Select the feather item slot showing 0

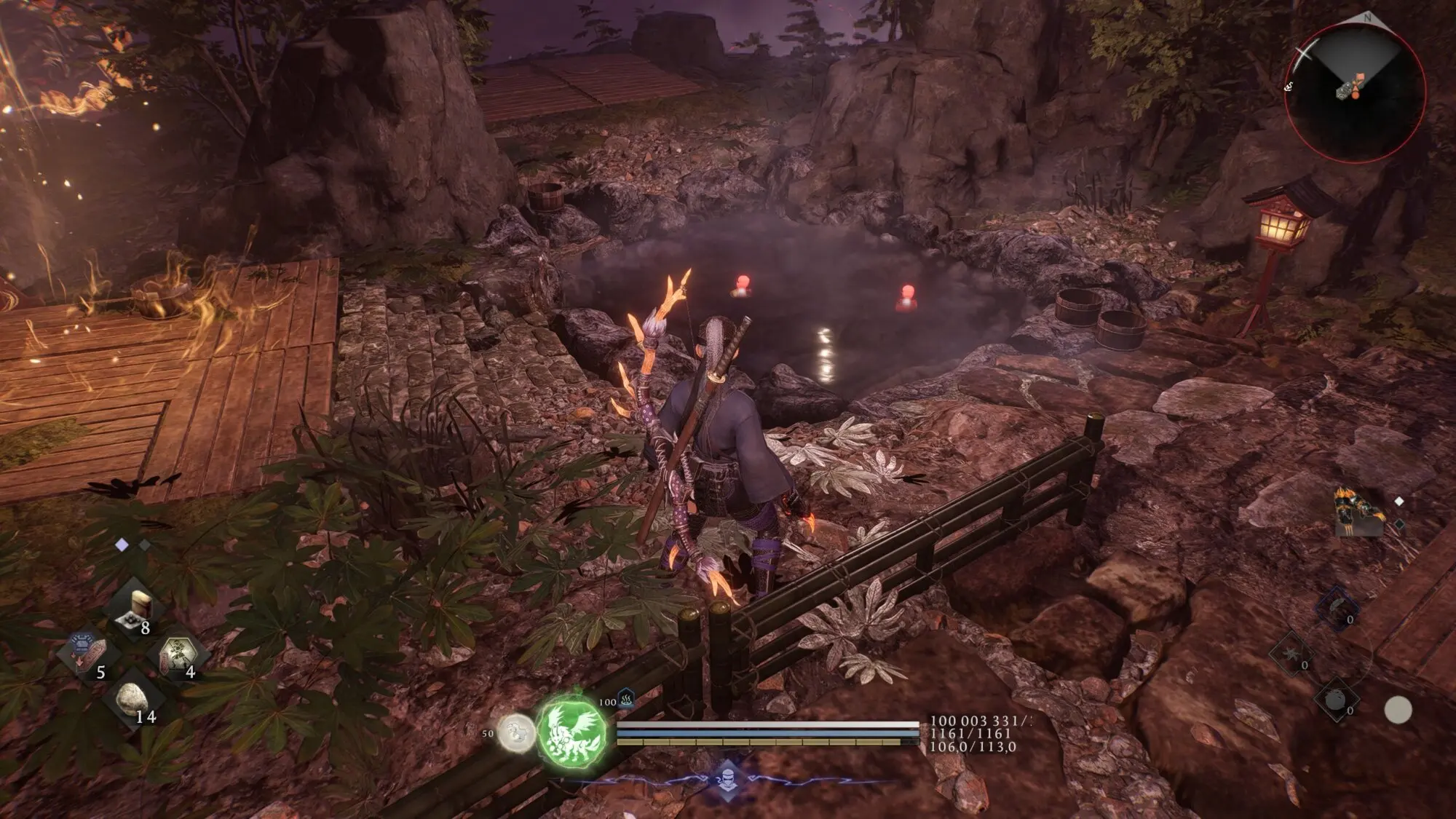[x=1337, y=609]
